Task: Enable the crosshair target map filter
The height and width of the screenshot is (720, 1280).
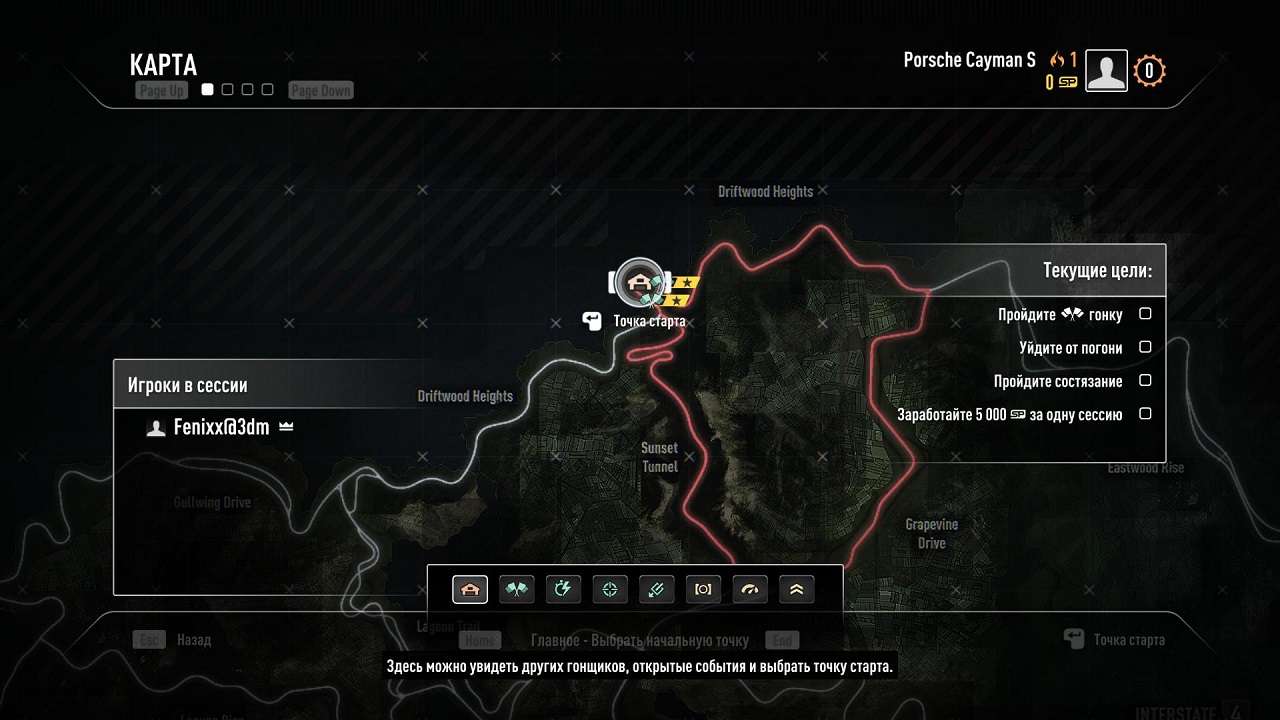Action: [610, 590]
